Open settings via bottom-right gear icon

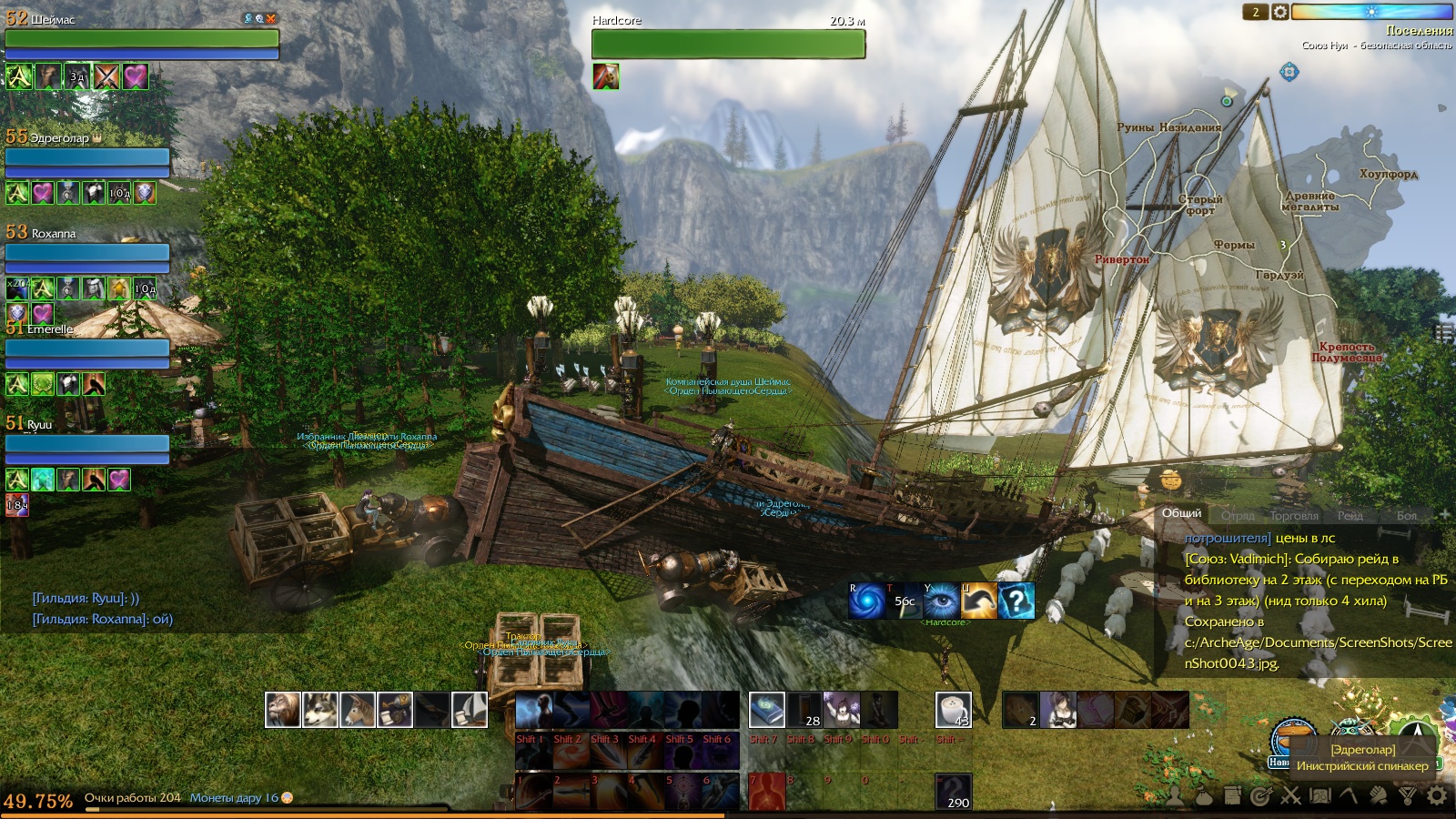tap(1437, 796)
